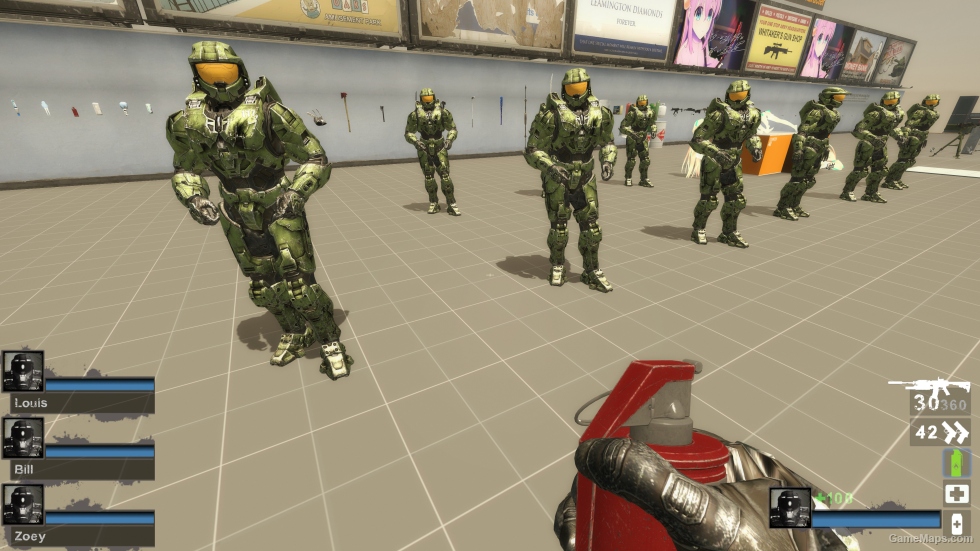Select Louis's teammate portrait
This screenshot has height=551, width=980.
(23, 371)
